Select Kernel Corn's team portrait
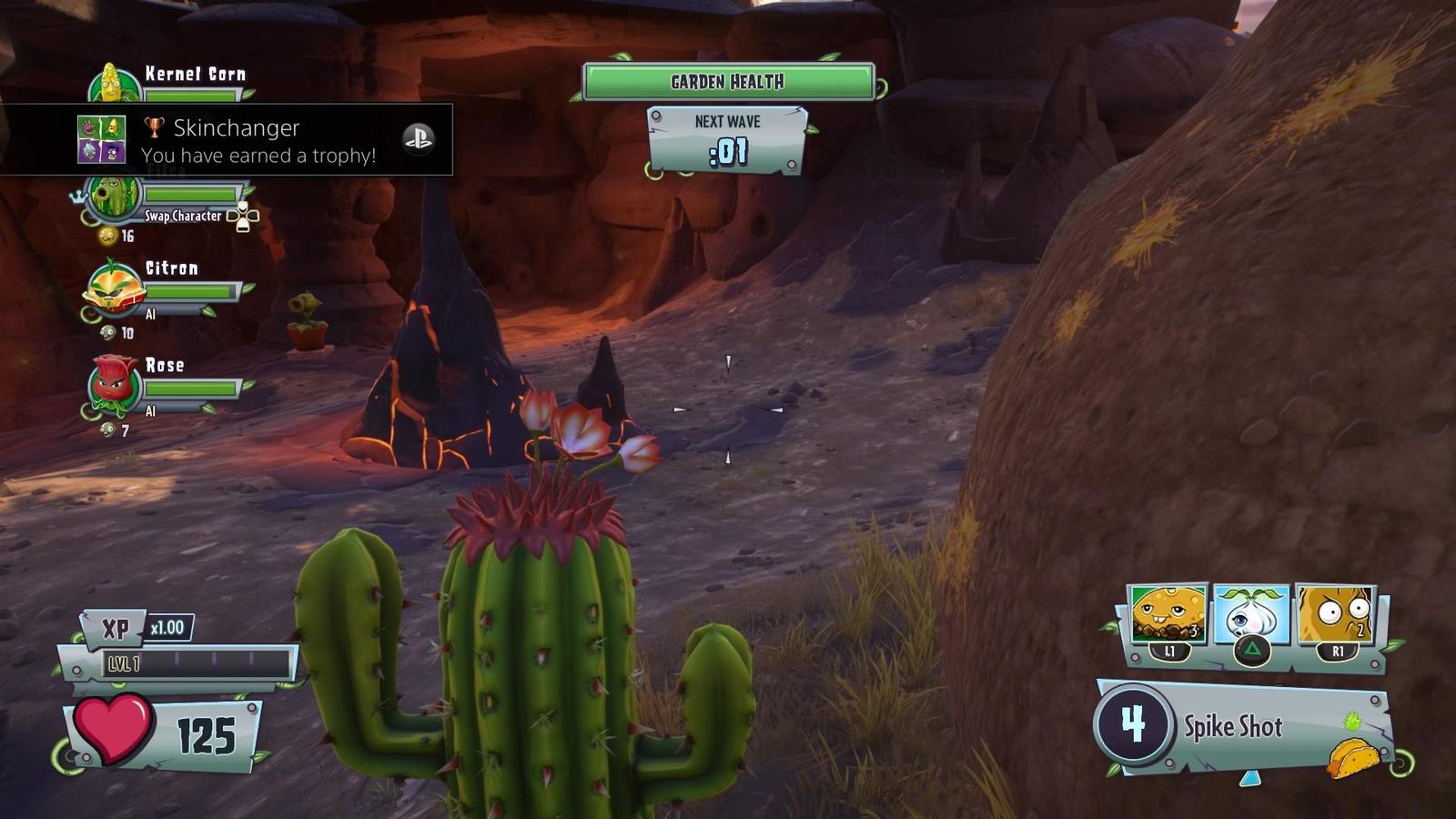Image resolution: width=1456 pixels, height=819 pixels. pos(112,84)
